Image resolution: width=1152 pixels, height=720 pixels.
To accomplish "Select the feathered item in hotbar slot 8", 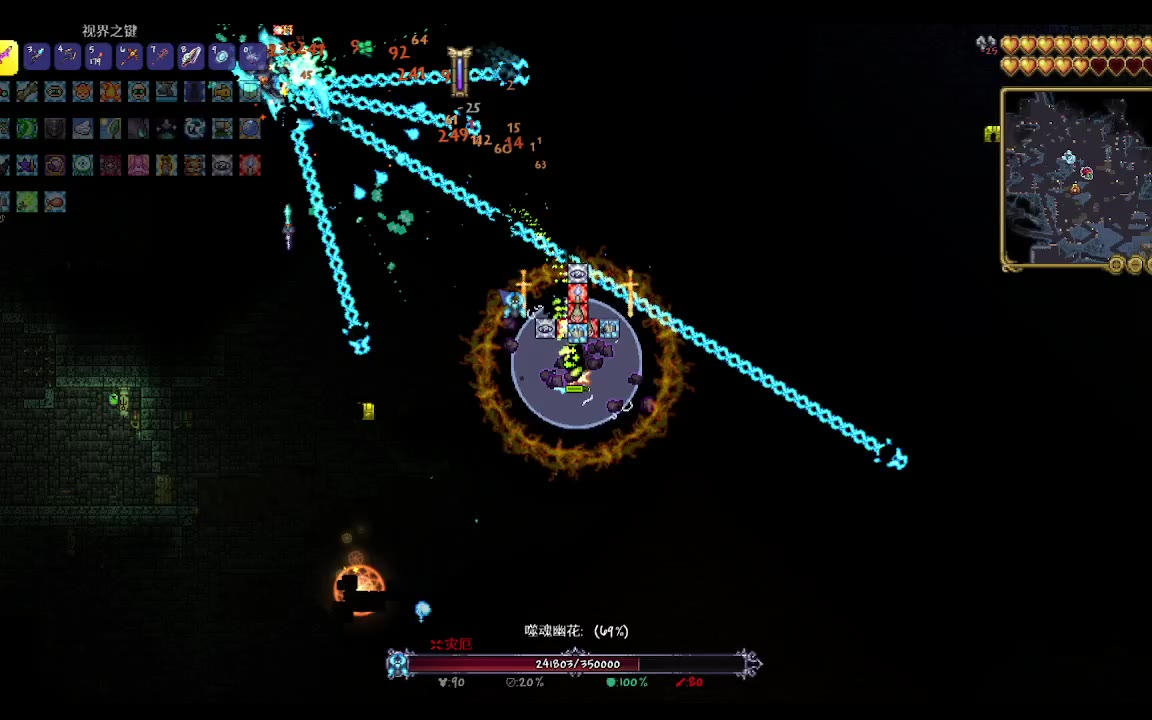I will point(191,56).
